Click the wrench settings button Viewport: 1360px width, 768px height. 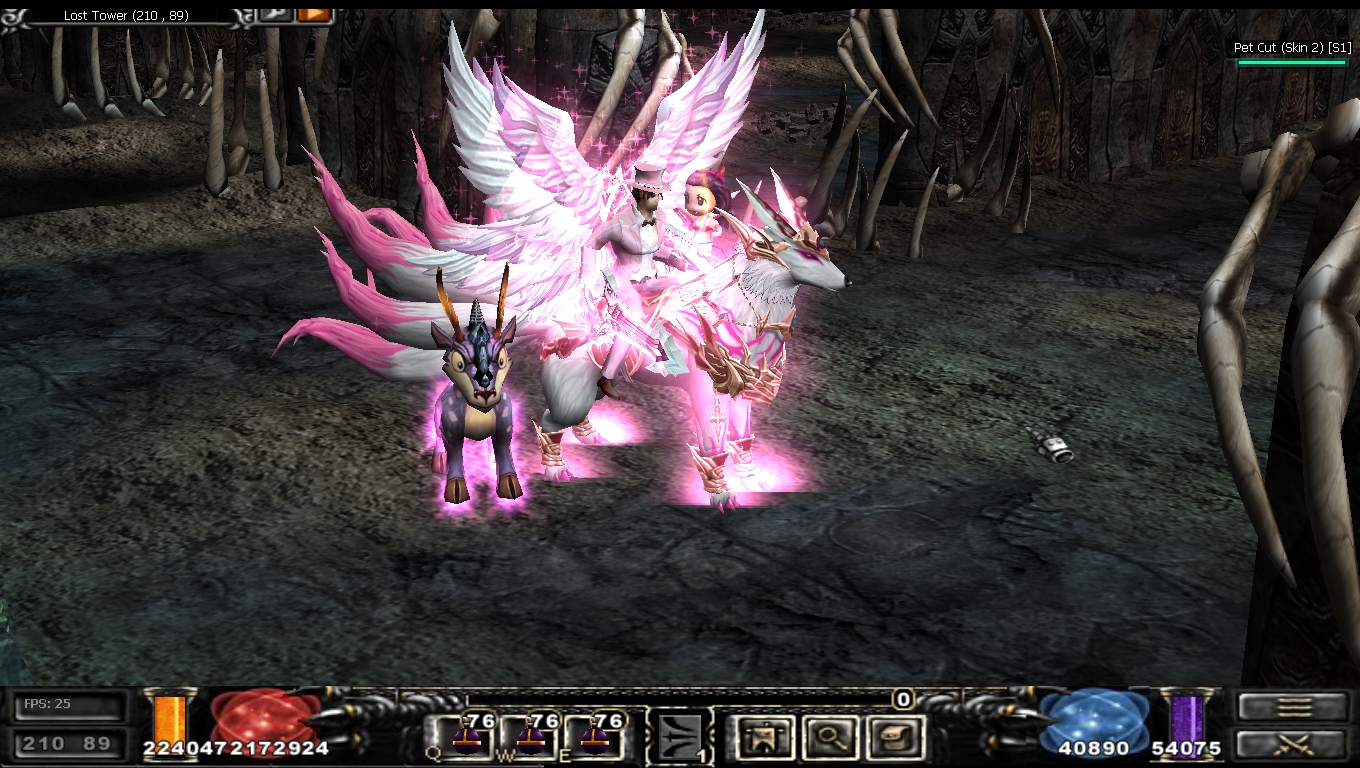(x=275, y=14)
